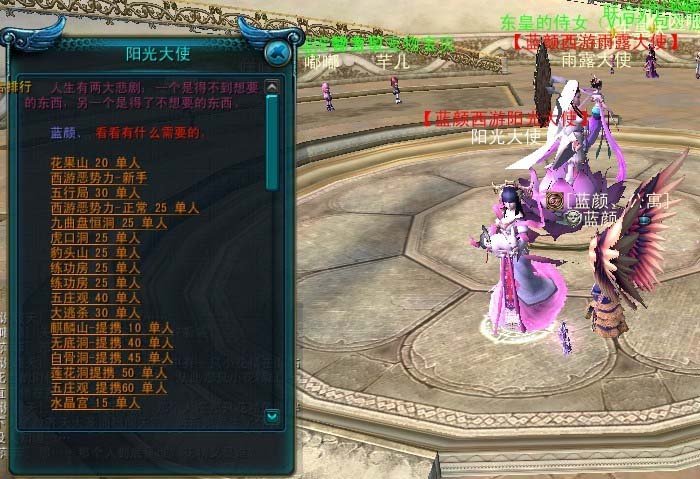Choose the 虎口洞 25 单人 entry
Image resolution: width=700 pixels, height=479 pixels.
95,238
